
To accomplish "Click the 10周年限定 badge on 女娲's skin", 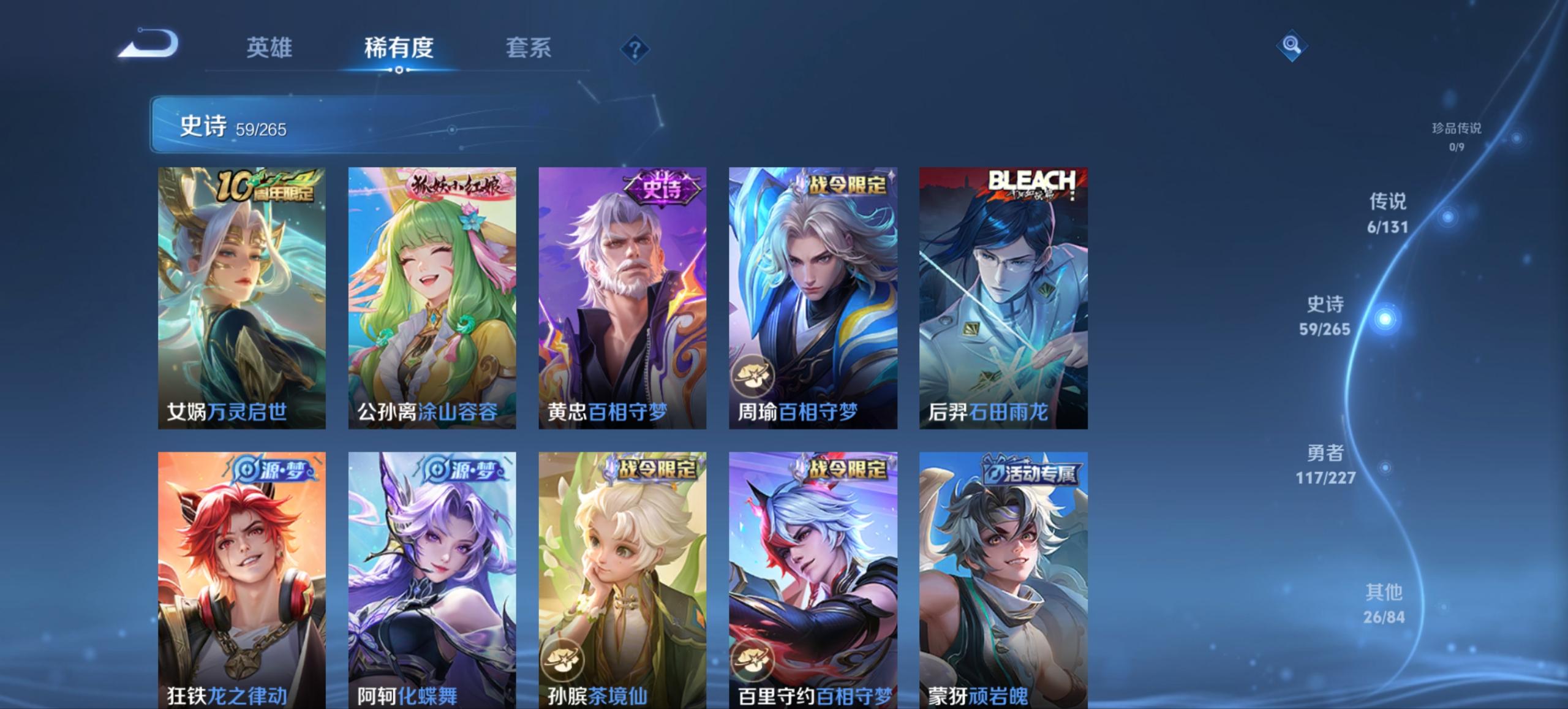I will pos(267,184).
